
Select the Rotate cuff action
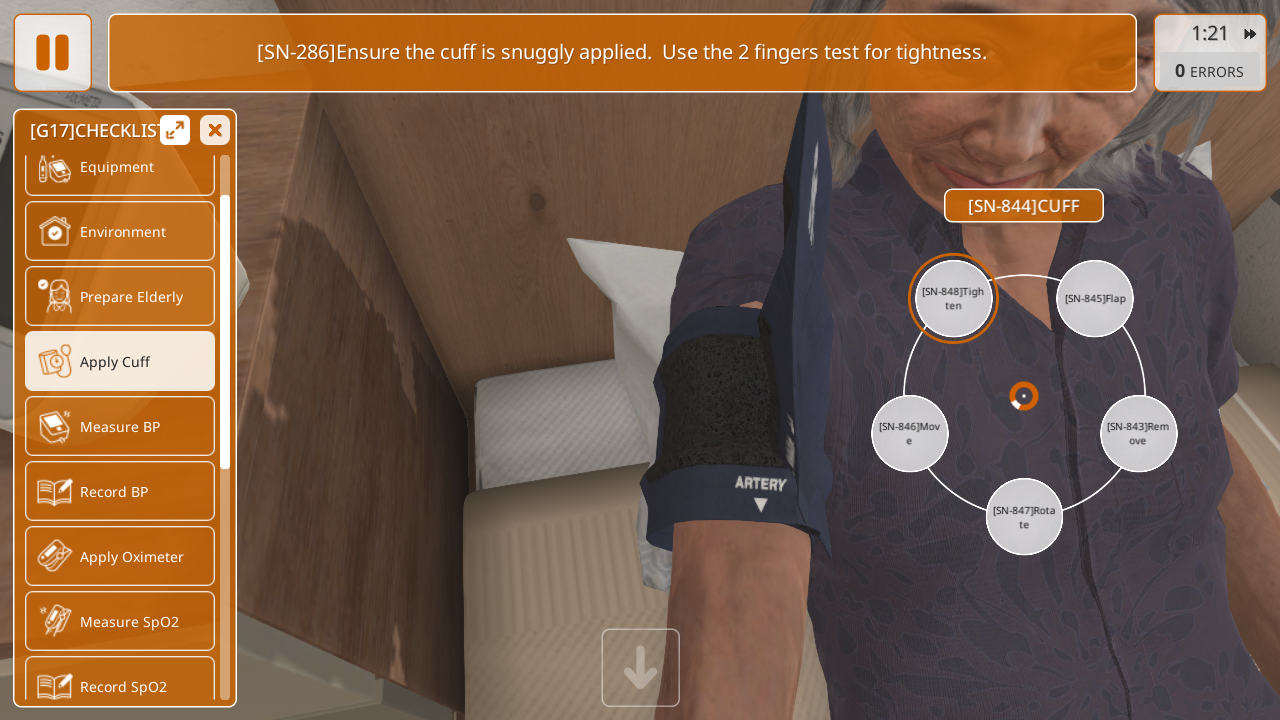coord(1024,517)
